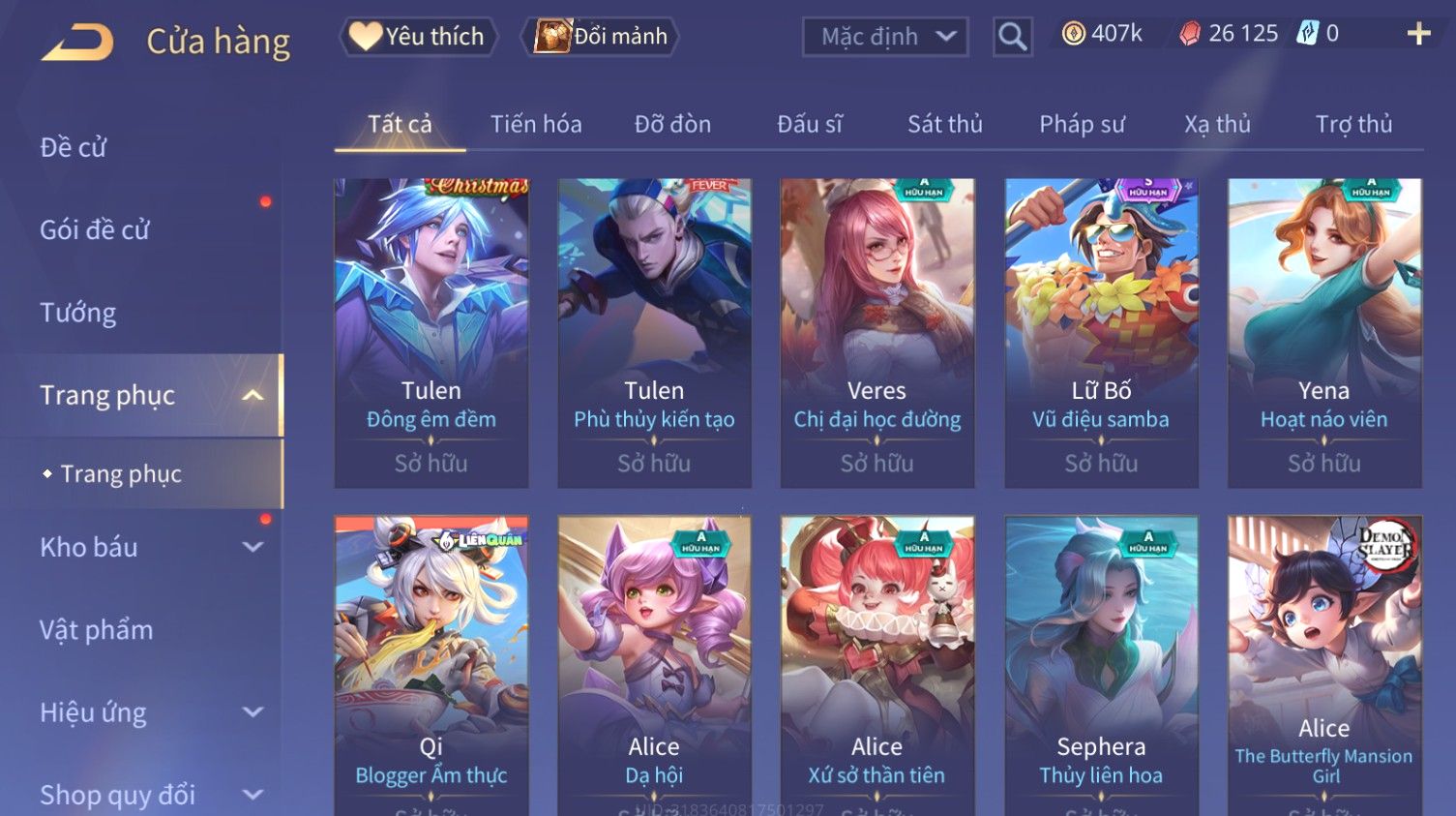Open the Đổi mảnh exchange button
The width and height of the screenshot is (1456, 816).
601,37
